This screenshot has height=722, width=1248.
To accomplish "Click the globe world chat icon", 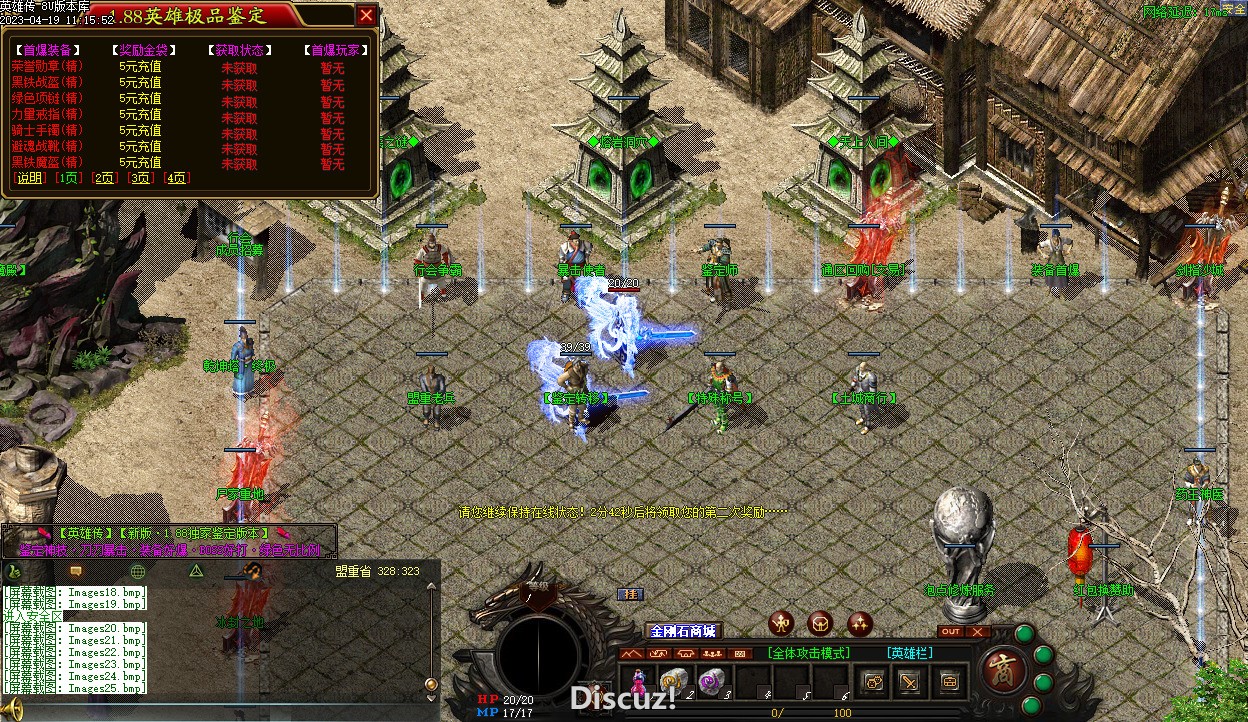I will coord(138,571).
